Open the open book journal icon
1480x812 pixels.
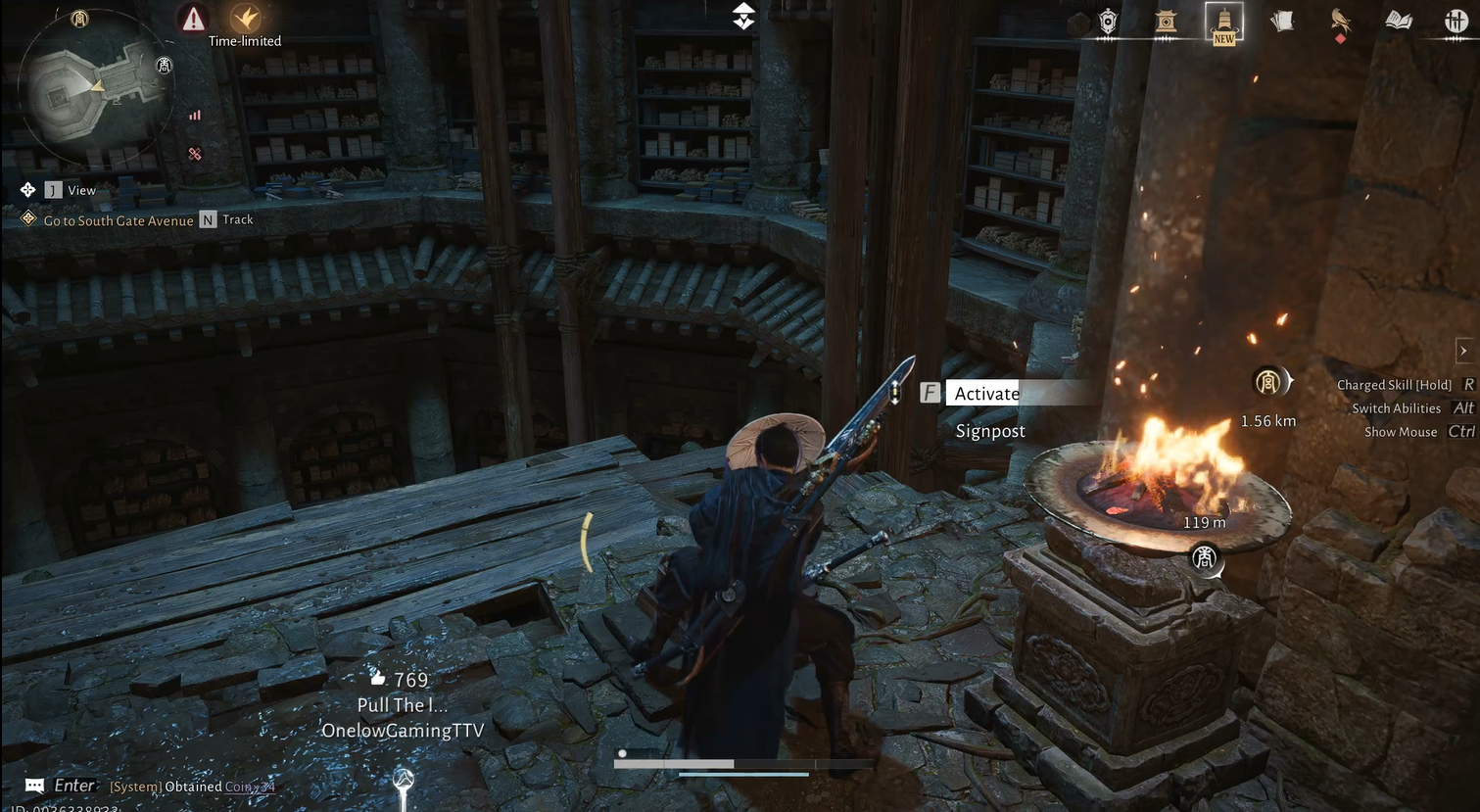click(1399, 22)
